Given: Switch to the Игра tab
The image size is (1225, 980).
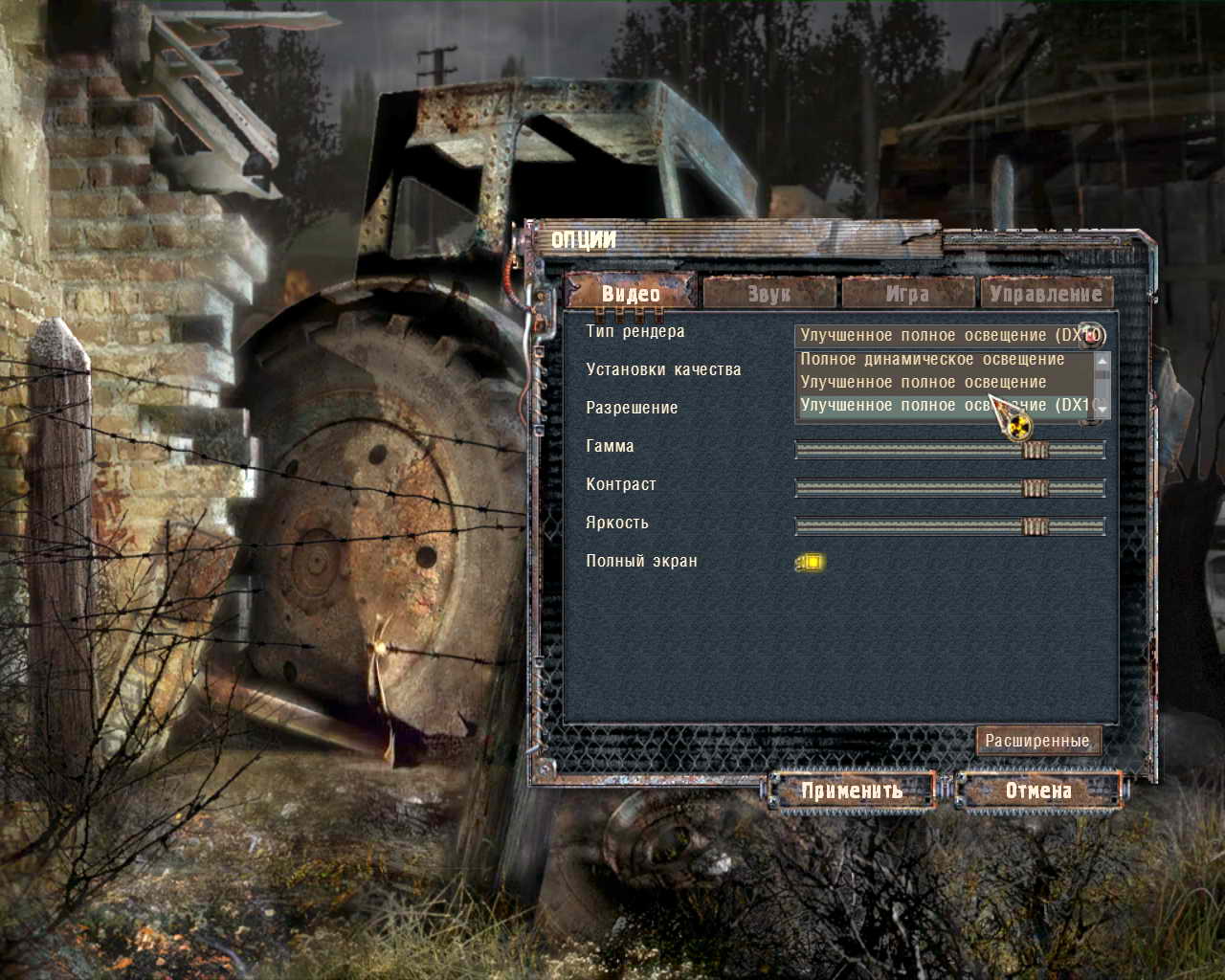Looking at the screenshot, I should pos(907,293).
